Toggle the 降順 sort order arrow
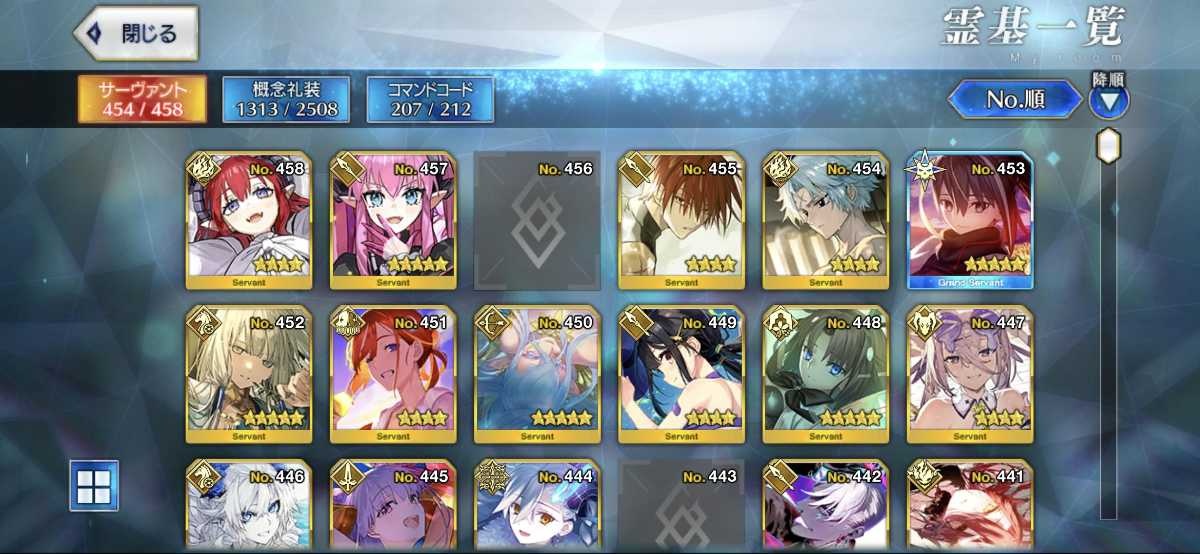The height and width of the screenshot is (554, 1200). coord(1108,99)
